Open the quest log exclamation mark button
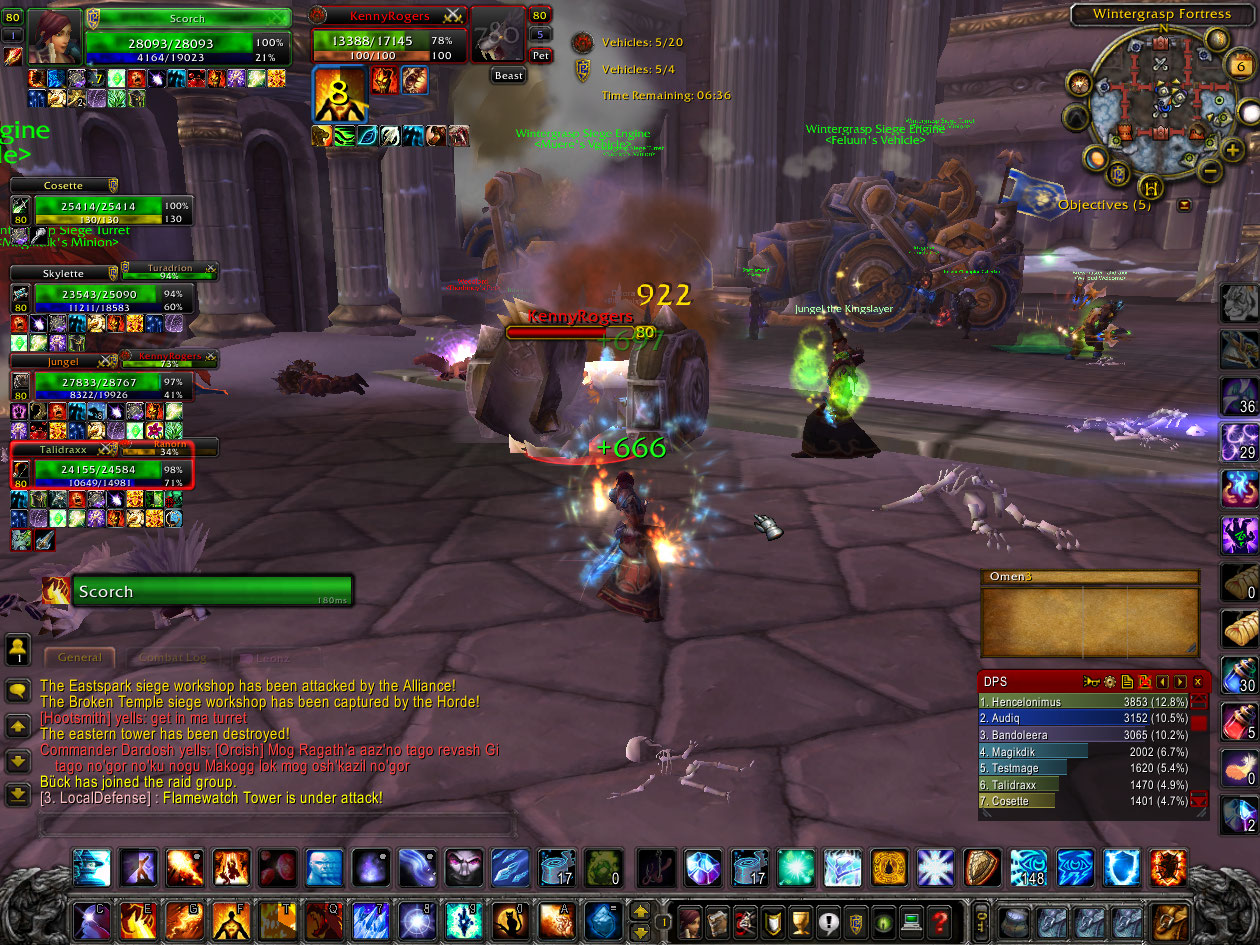 (828, 920)
